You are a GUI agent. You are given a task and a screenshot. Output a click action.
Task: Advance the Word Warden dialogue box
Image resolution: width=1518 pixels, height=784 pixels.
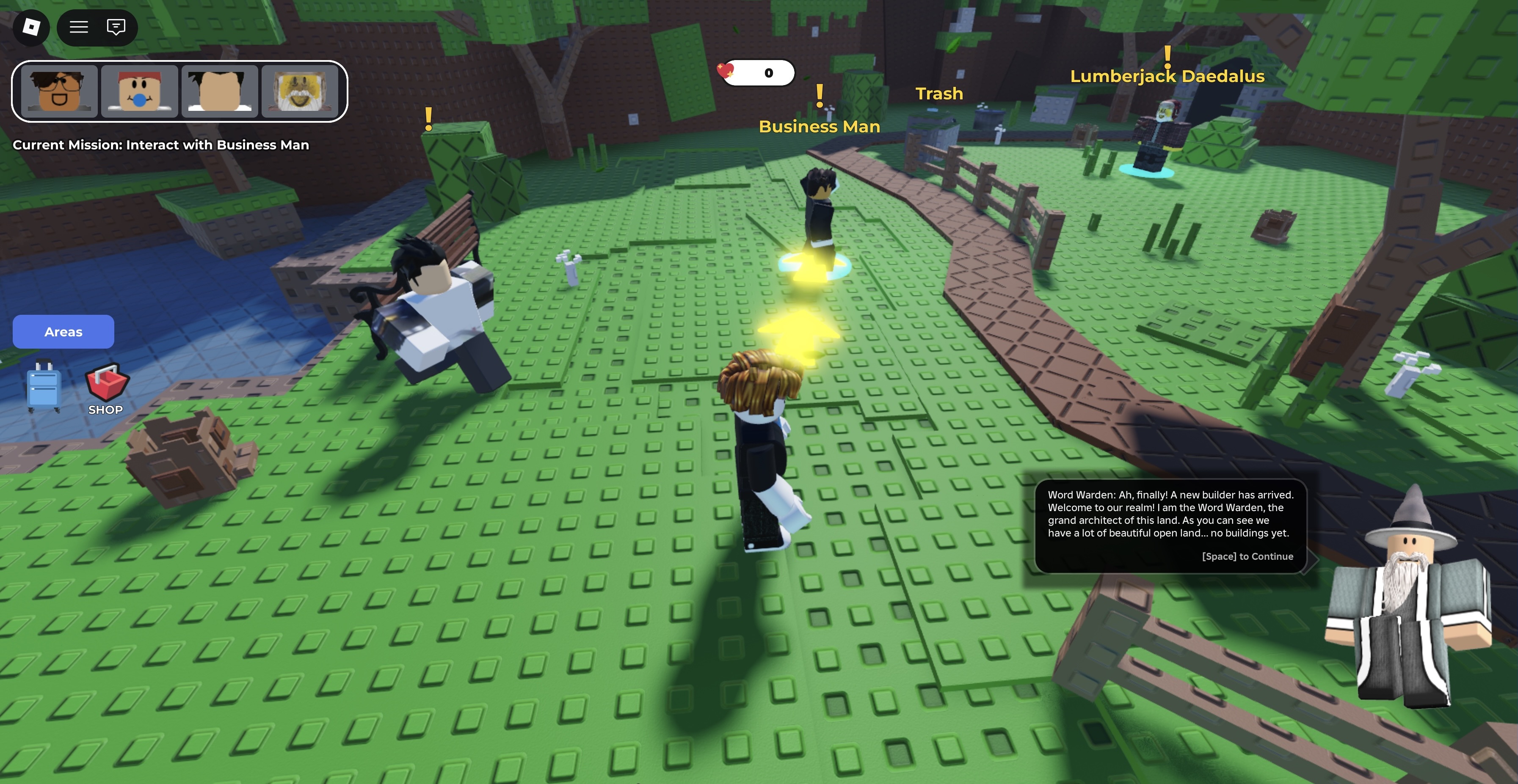[x=1247, y=556]
